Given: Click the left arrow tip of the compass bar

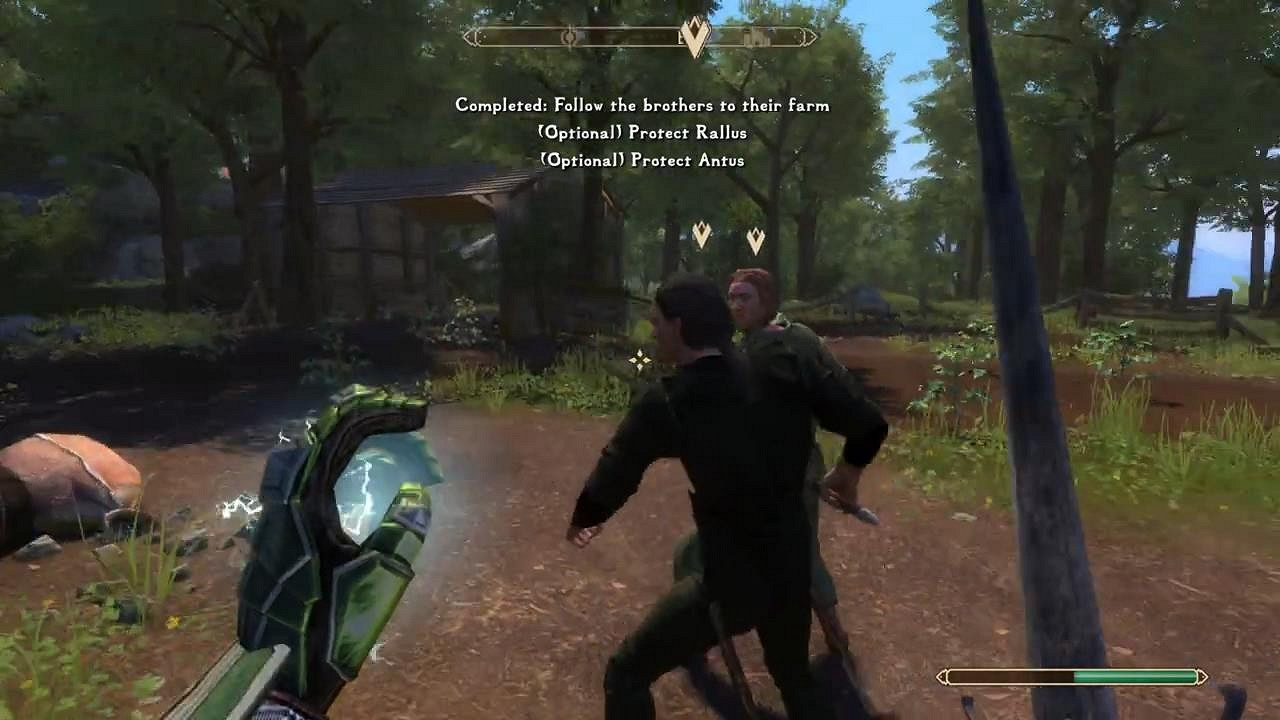Looking at the screenshot, I should (466, 36).
